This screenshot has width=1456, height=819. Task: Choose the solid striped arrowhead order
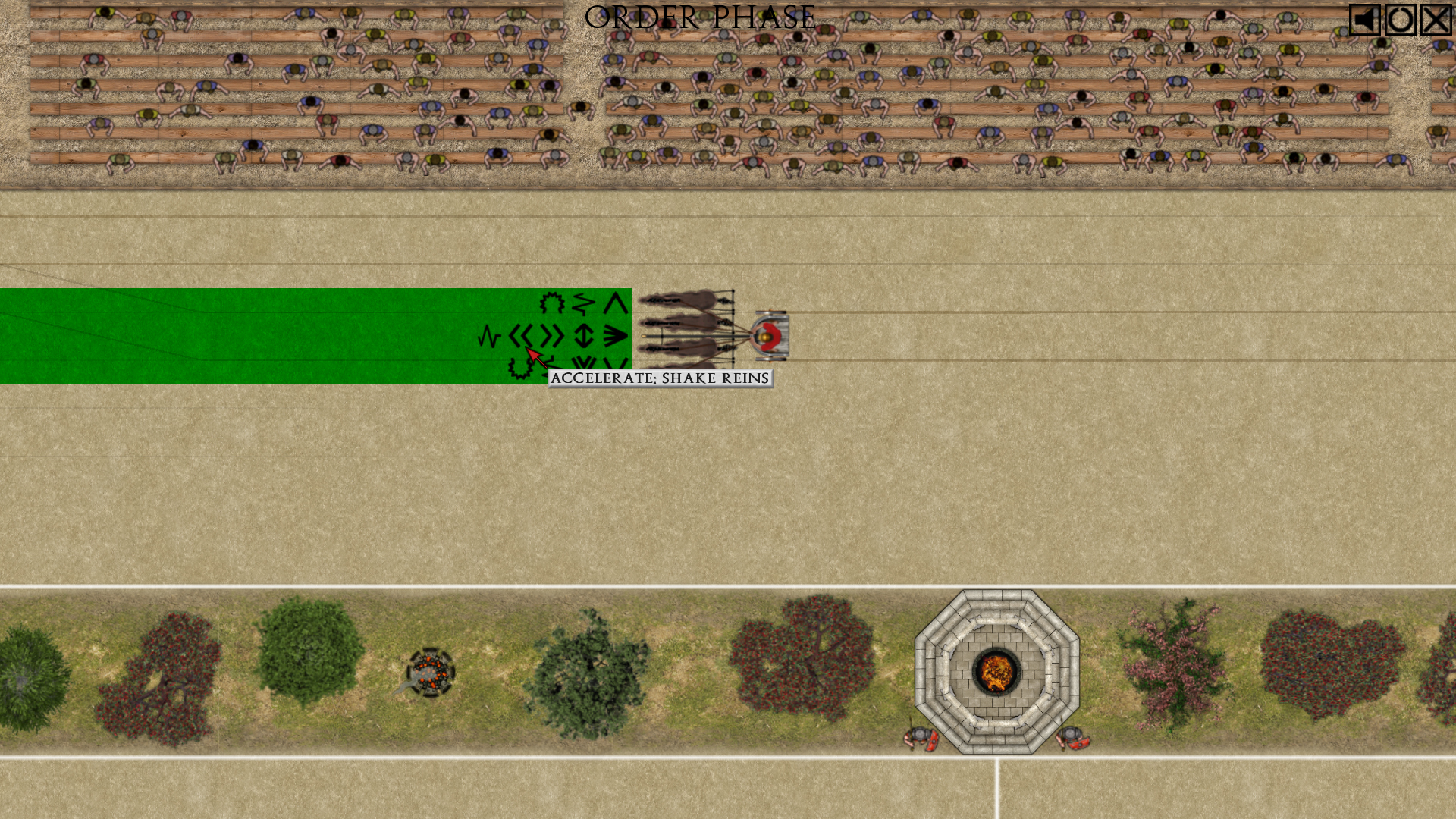click(x=615, y=336)
